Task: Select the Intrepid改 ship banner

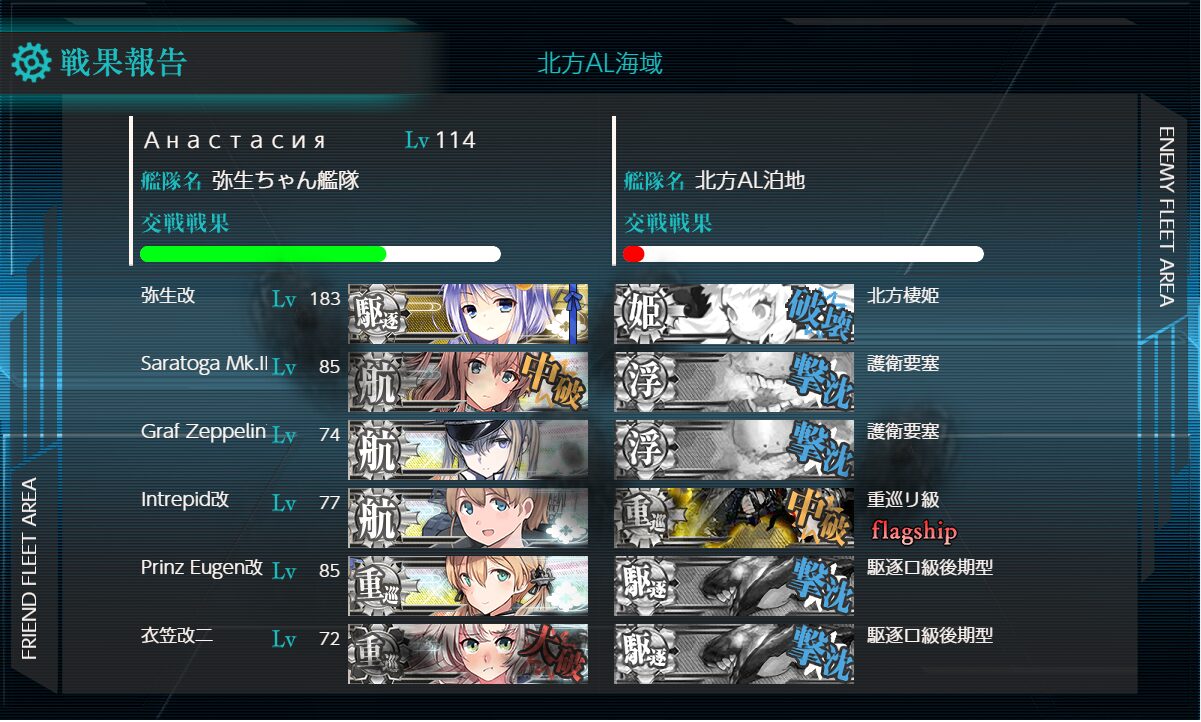Action: (468, 518)
